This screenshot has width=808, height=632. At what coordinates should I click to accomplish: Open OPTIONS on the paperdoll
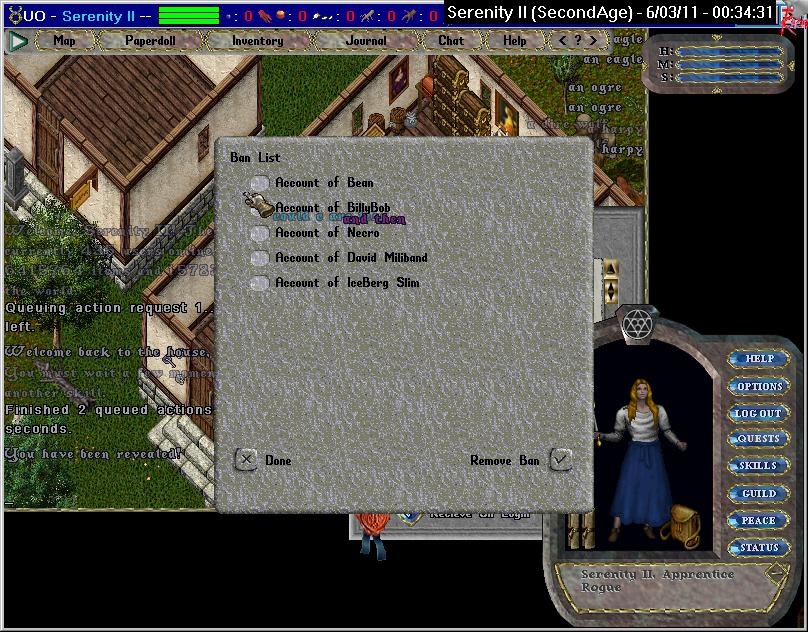759,386
